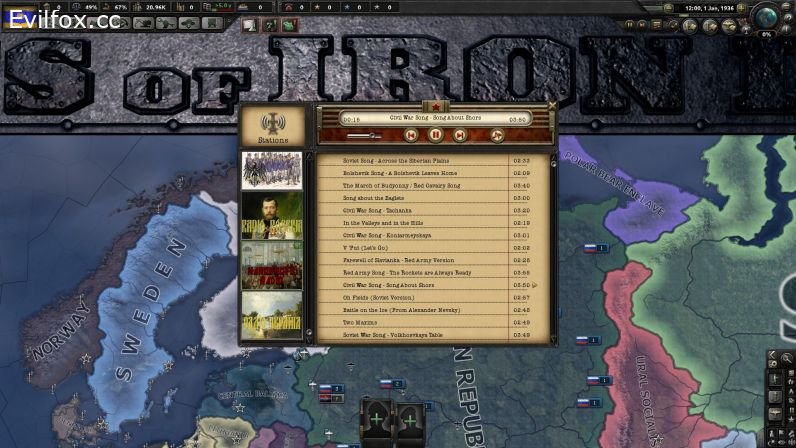
Task: Increase game speed with the plus button
Action: tap(742, 8)
